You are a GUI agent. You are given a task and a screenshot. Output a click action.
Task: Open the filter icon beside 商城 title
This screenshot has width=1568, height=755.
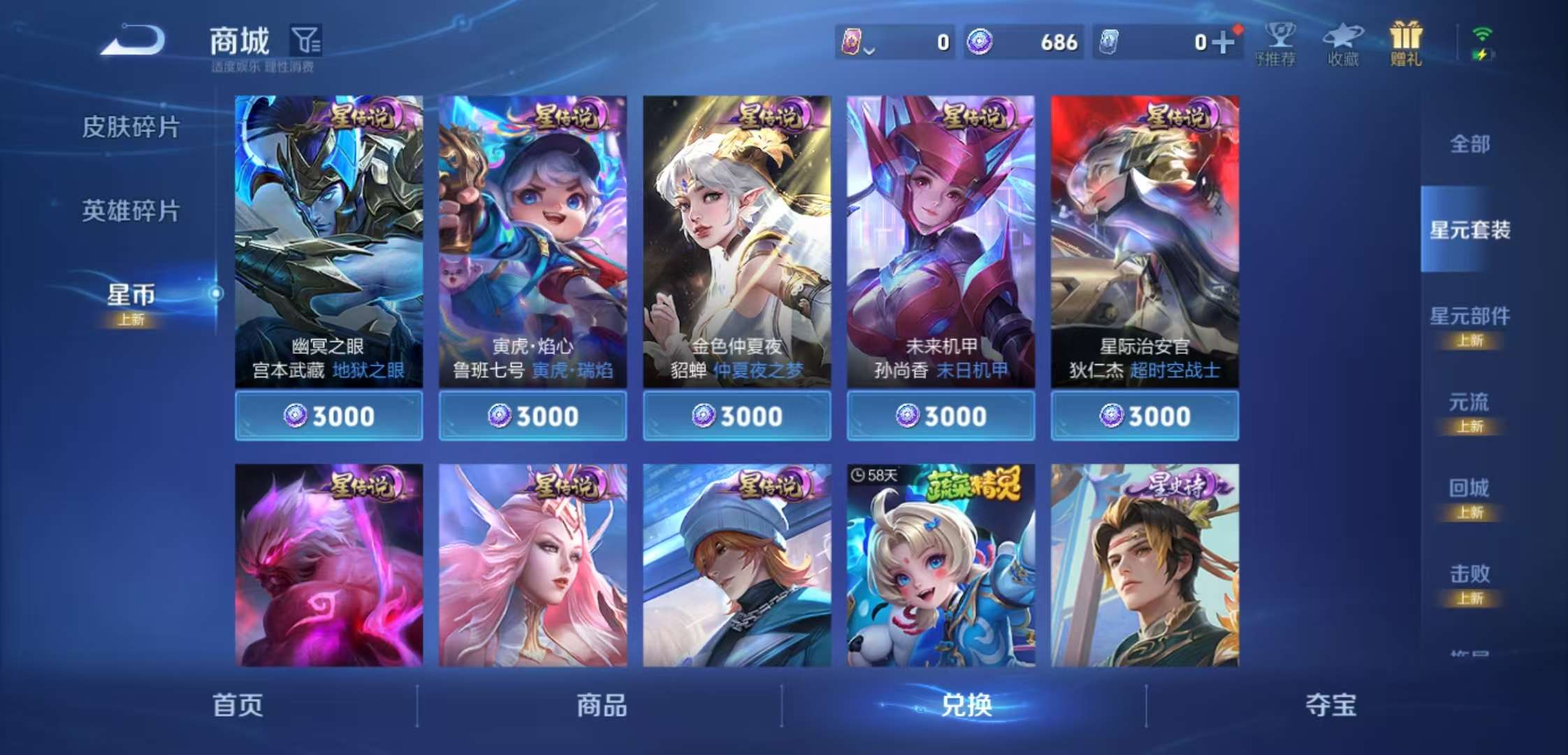[x=307, y=40]
